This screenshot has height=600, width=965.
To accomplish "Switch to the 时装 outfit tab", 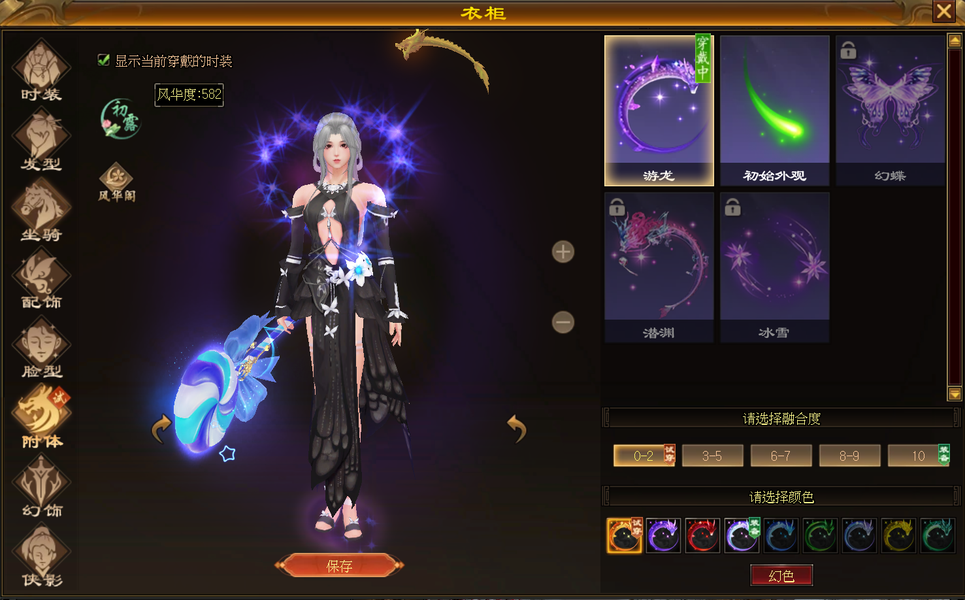I will coord(41,72).
